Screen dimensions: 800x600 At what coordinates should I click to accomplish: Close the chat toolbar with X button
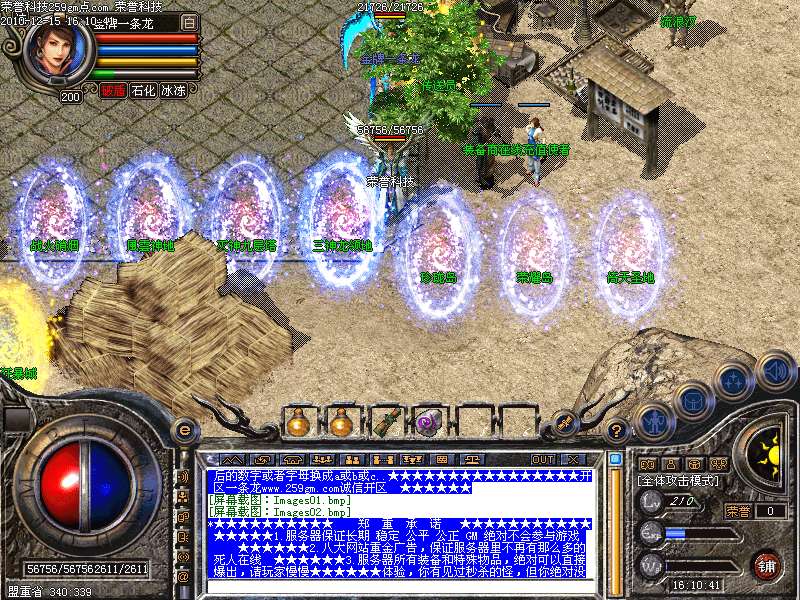(x=573, y=459)
